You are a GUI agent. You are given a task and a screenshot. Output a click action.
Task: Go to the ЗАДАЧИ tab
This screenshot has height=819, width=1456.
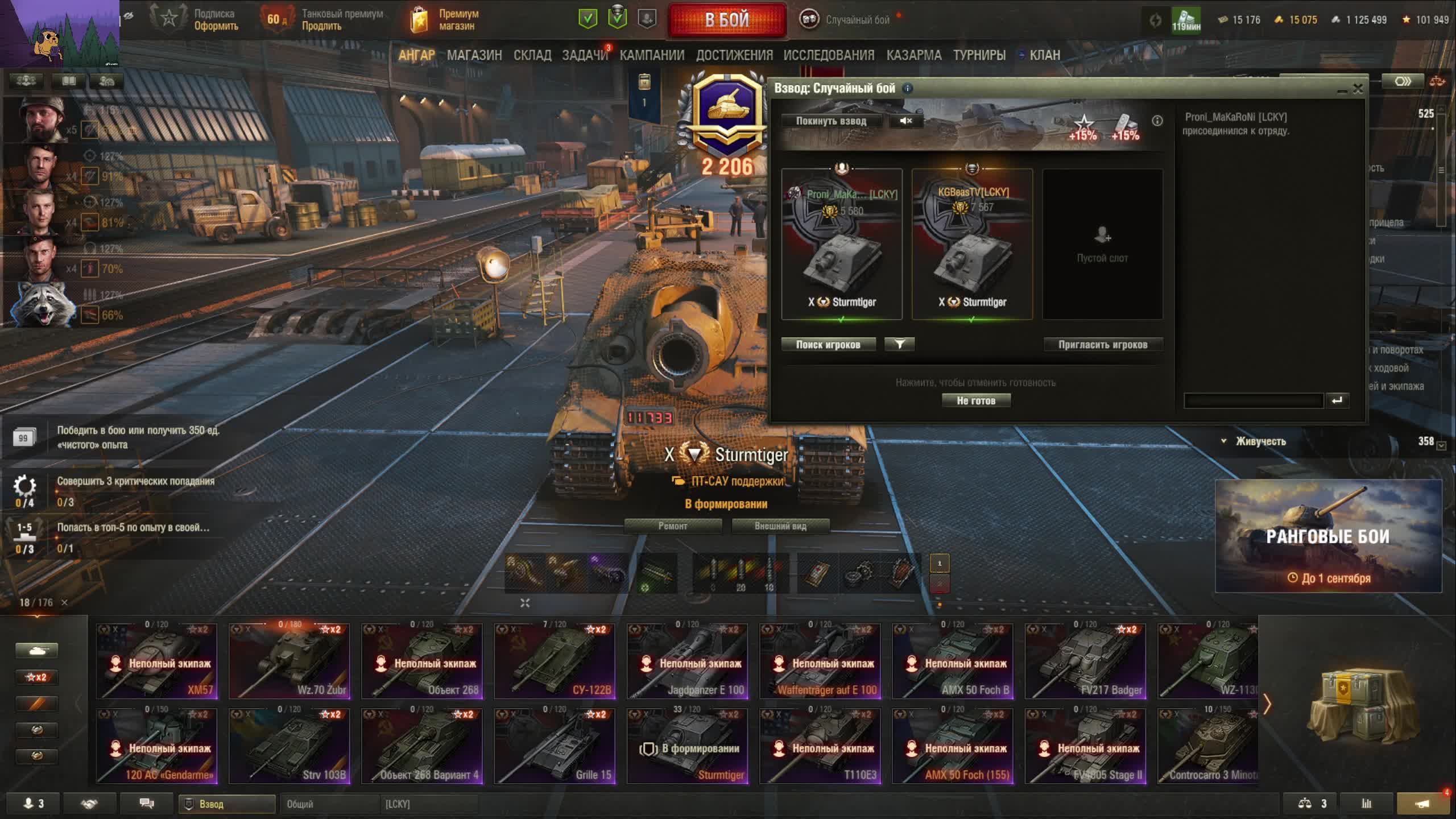585,55
